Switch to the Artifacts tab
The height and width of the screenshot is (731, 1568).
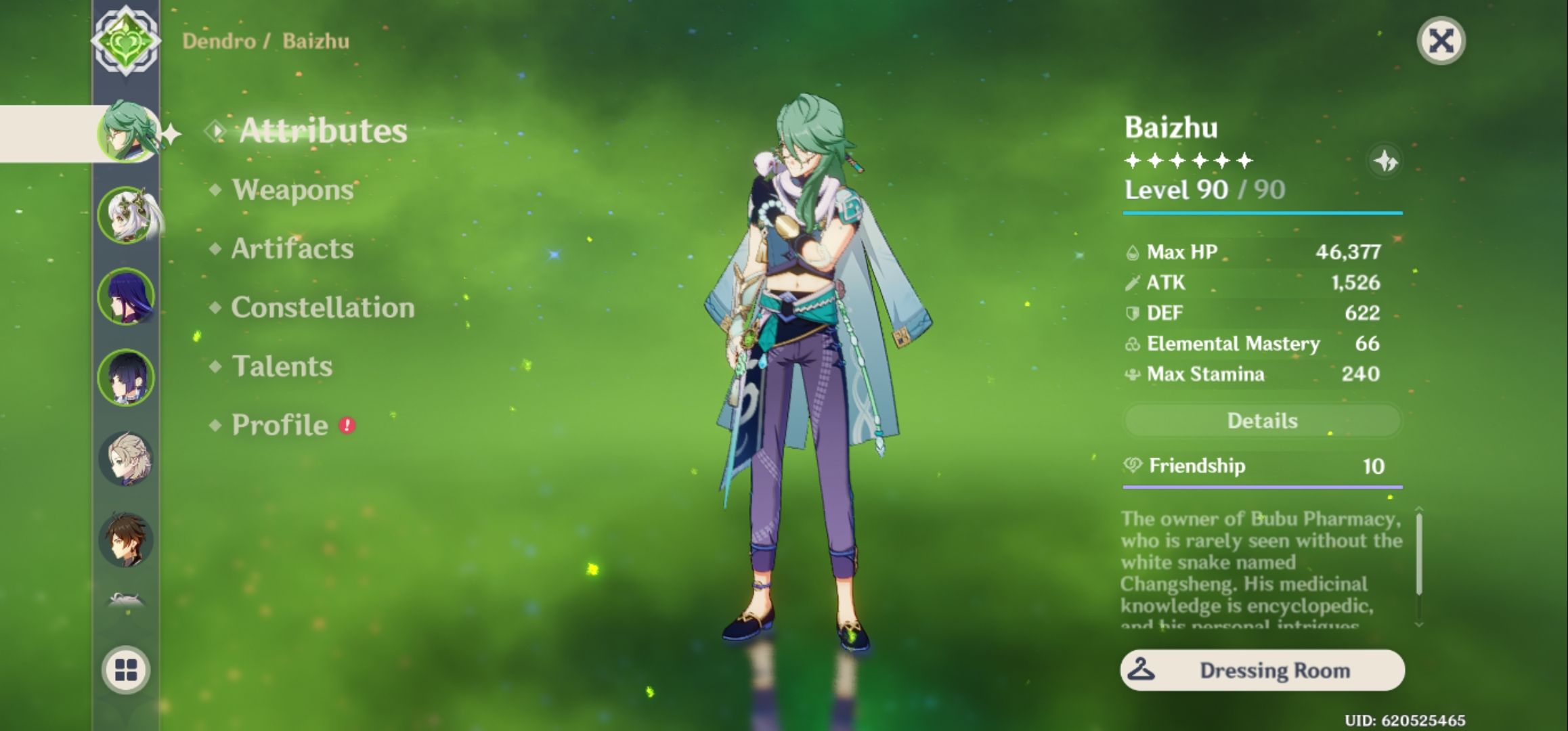291,249
